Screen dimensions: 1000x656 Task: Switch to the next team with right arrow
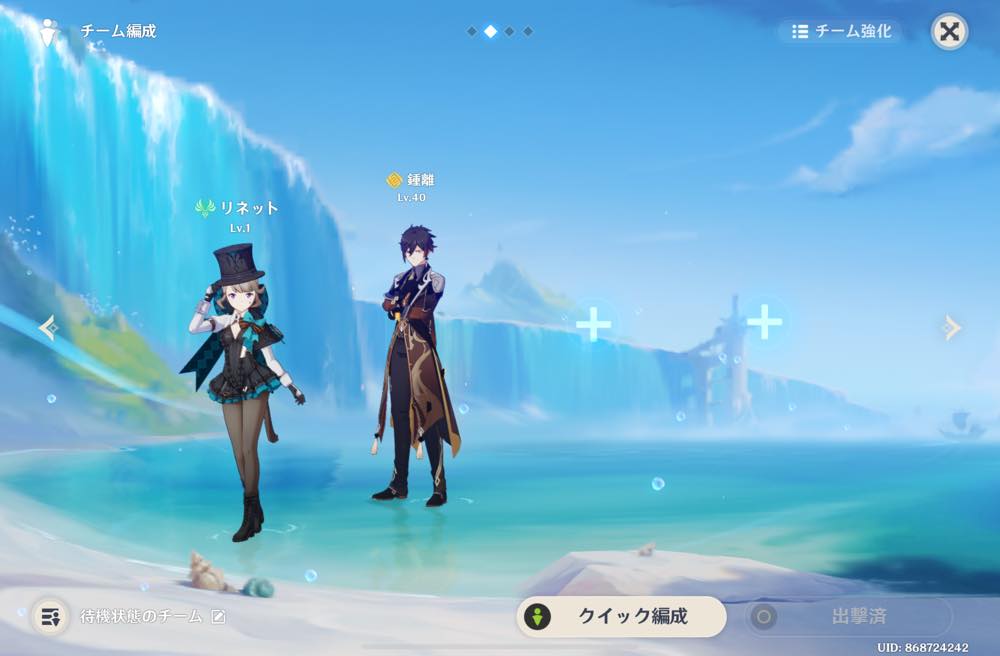[x=952, y=327]
